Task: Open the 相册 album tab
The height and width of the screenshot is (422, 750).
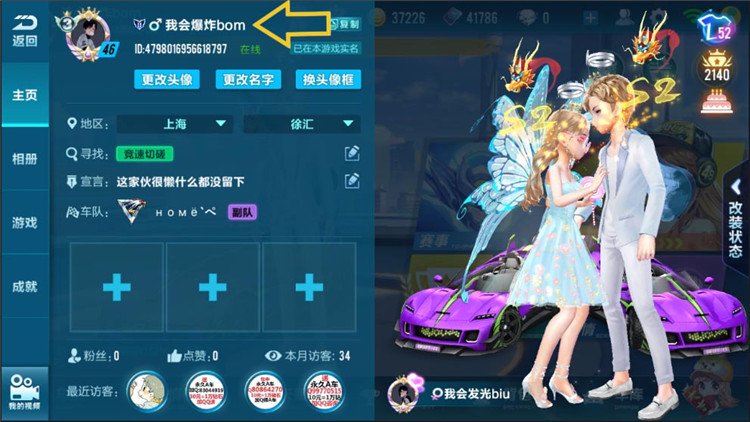Action: pyautogui.click(x=24, y=159)
